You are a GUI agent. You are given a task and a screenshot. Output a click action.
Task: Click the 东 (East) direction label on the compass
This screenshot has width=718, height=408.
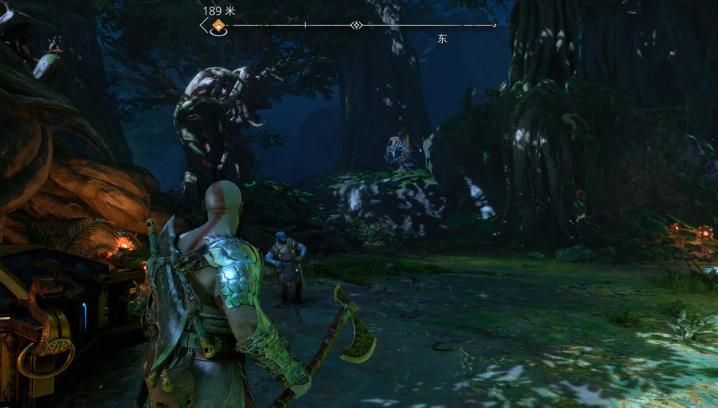click(442, 39)
